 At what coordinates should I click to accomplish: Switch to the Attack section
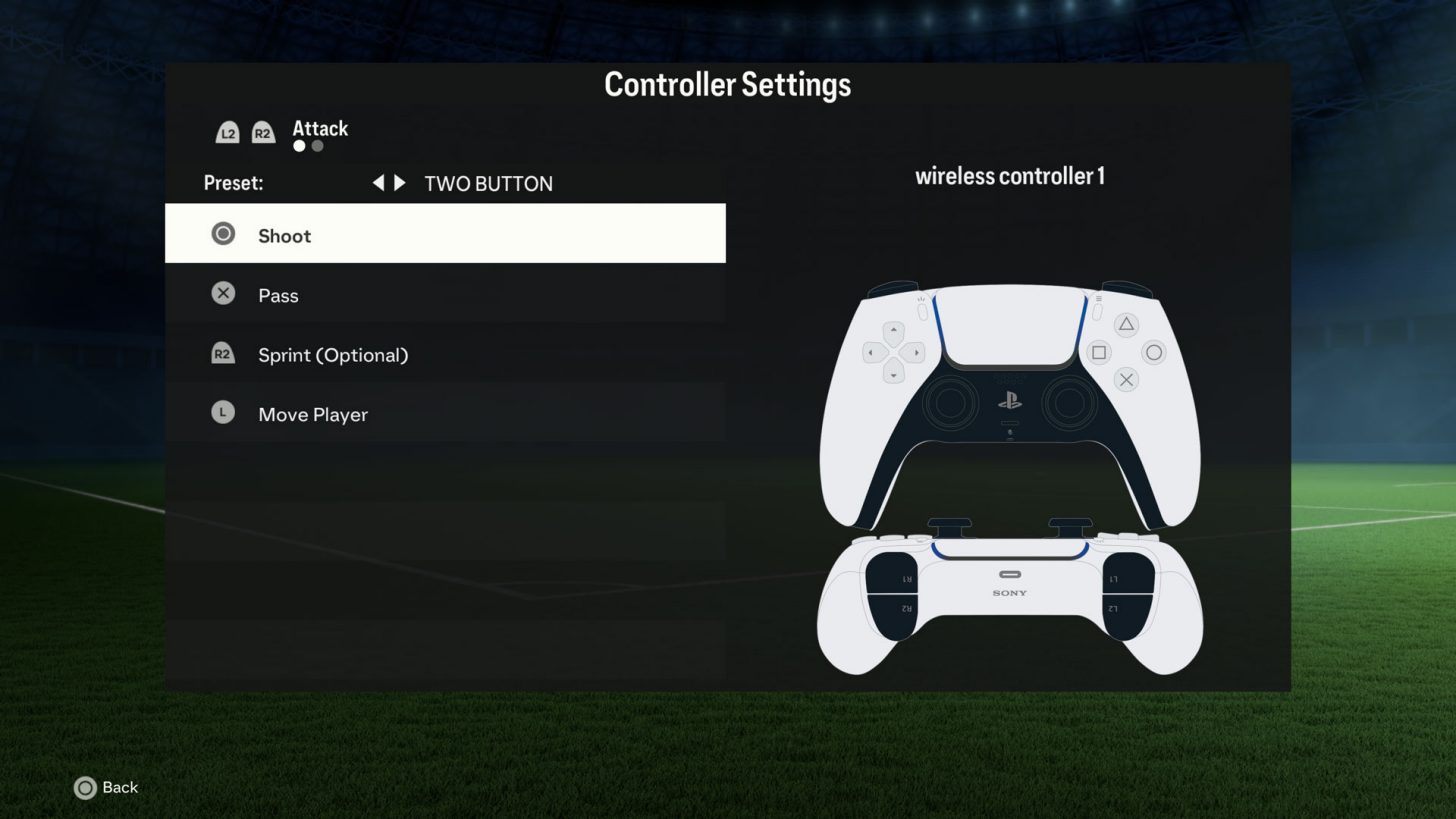coord(319,128)
